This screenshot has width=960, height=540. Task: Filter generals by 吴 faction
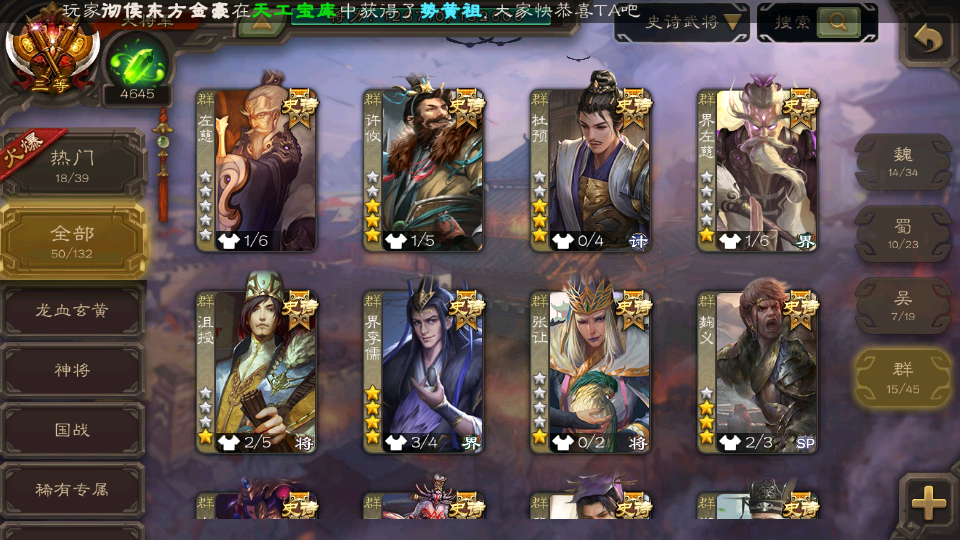tap(903, 305)
